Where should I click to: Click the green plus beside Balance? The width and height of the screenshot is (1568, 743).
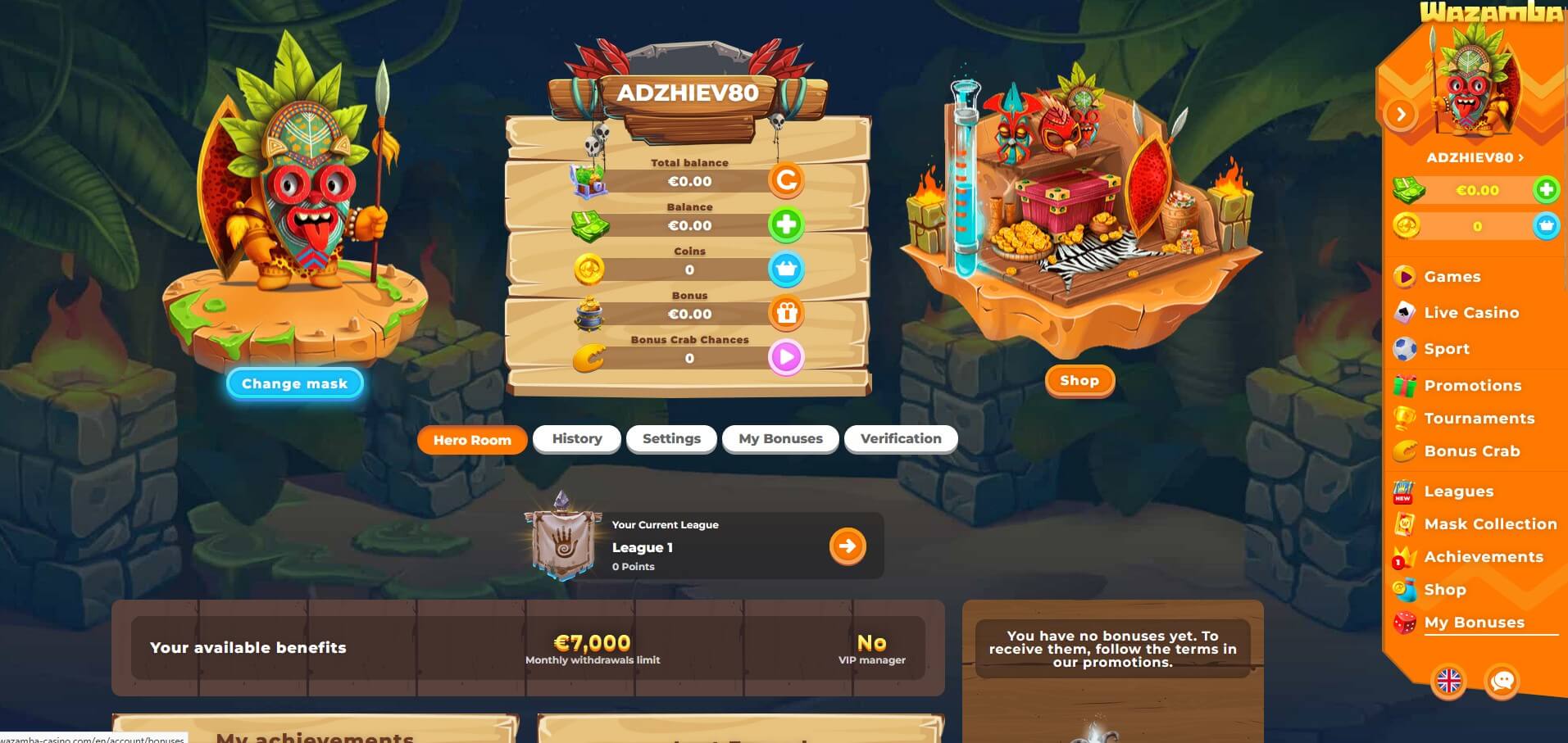coord(785,224)
